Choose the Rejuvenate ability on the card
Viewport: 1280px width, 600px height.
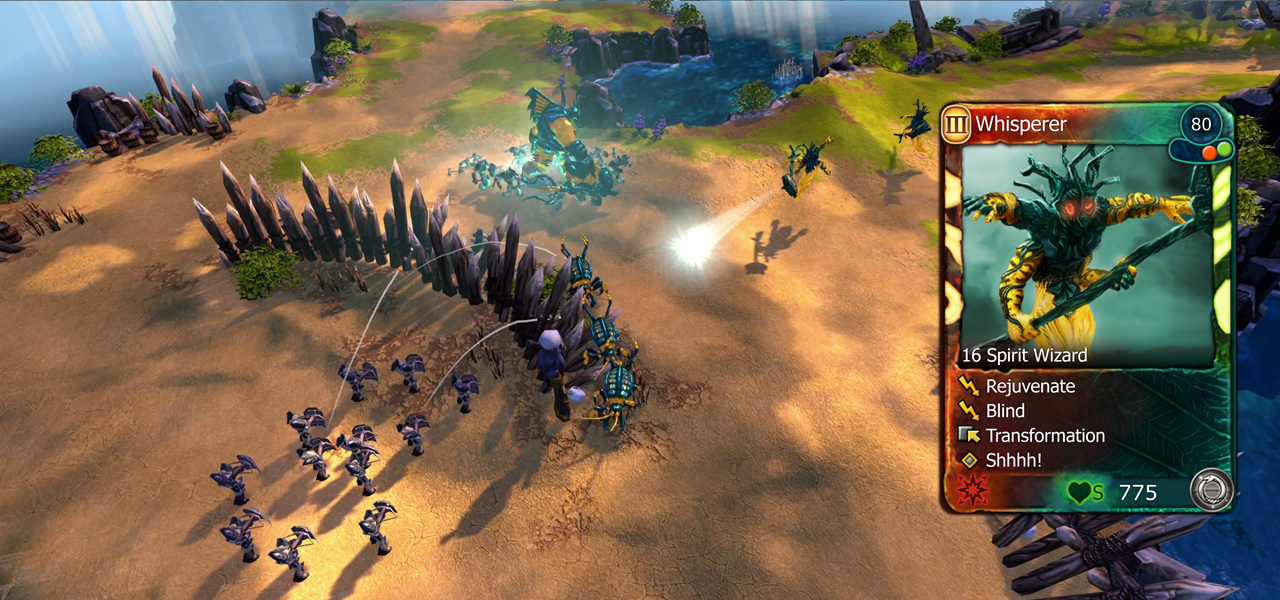coord(1030,386)
